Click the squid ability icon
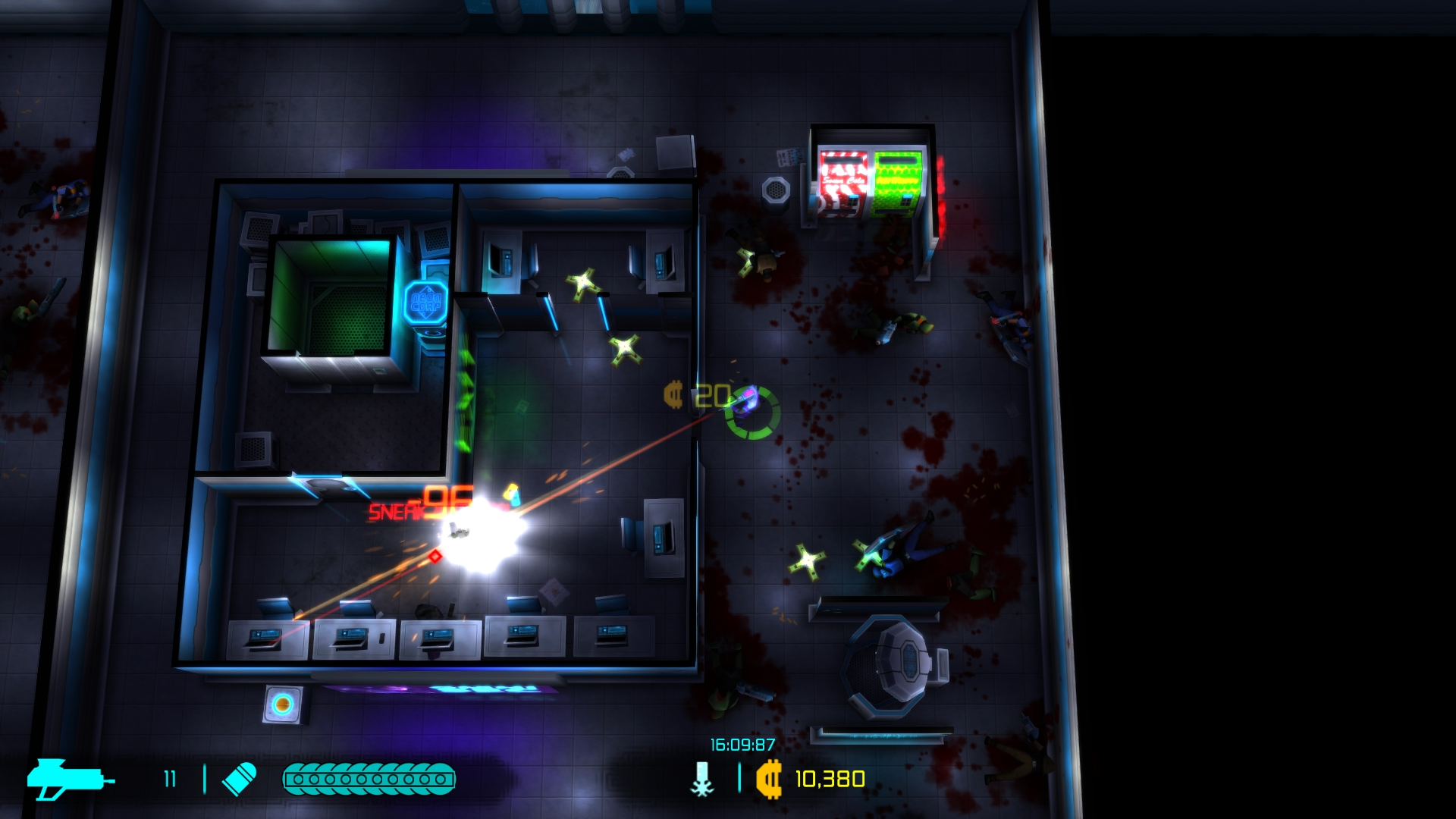 click(703, 780)
